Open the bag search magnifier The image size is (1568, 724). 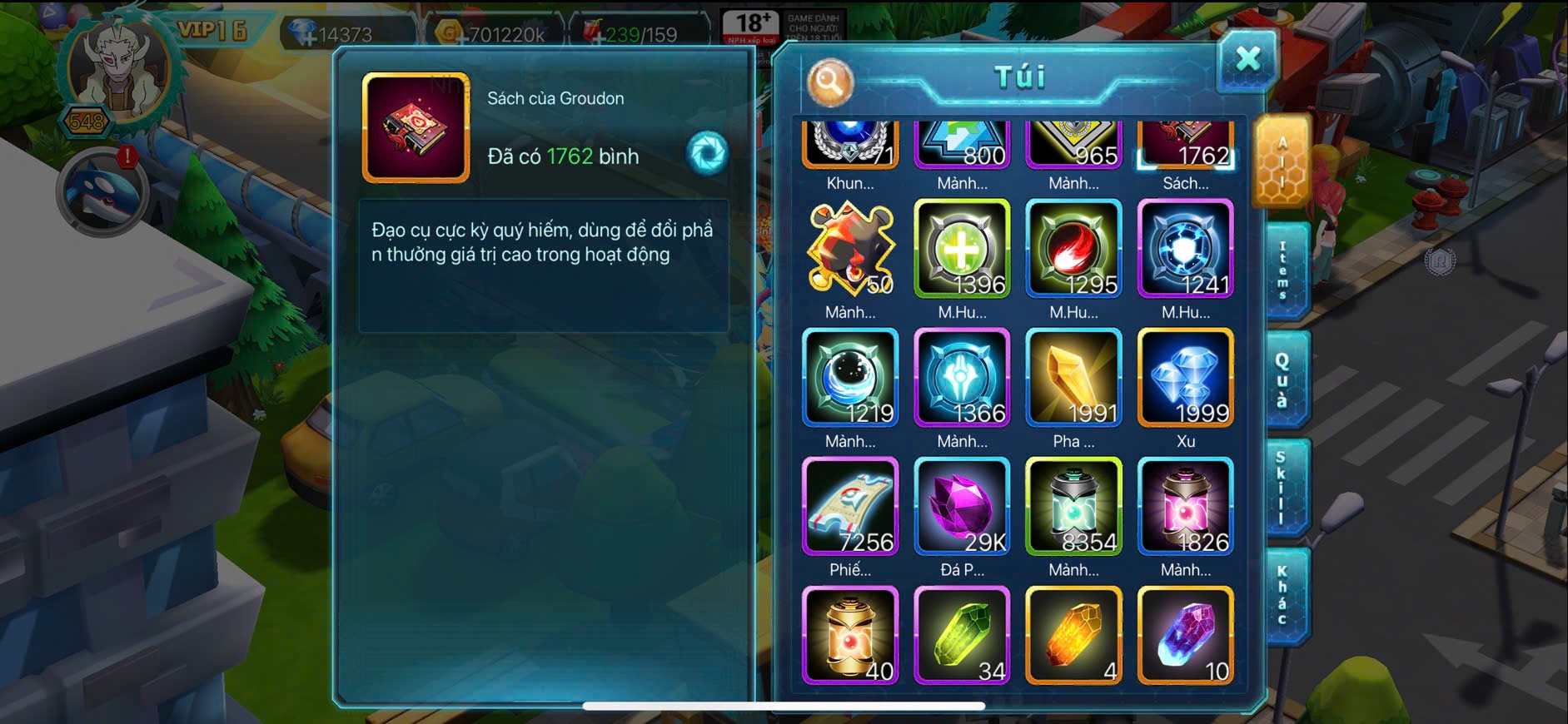pos(829,82)
